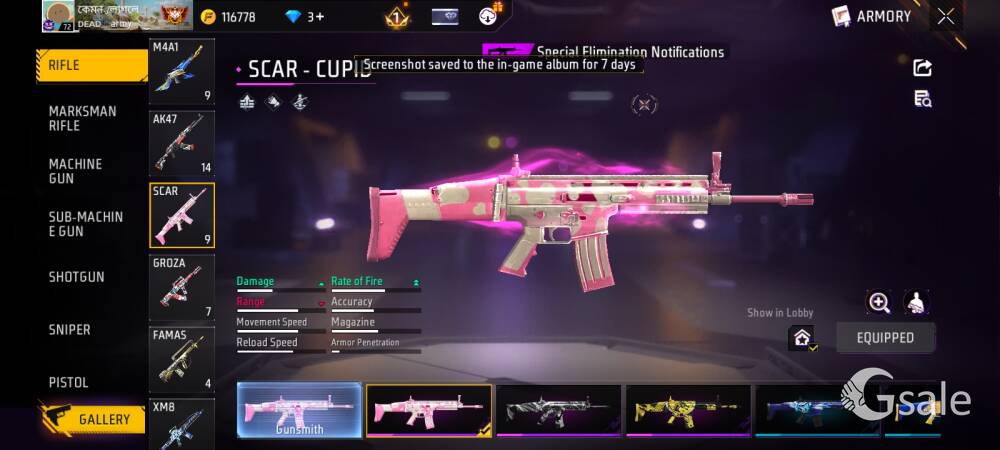The image size is (1000, 450).
Task: Open the Machine Gun category
Action: pyautogui.click(x=76, y=171)
